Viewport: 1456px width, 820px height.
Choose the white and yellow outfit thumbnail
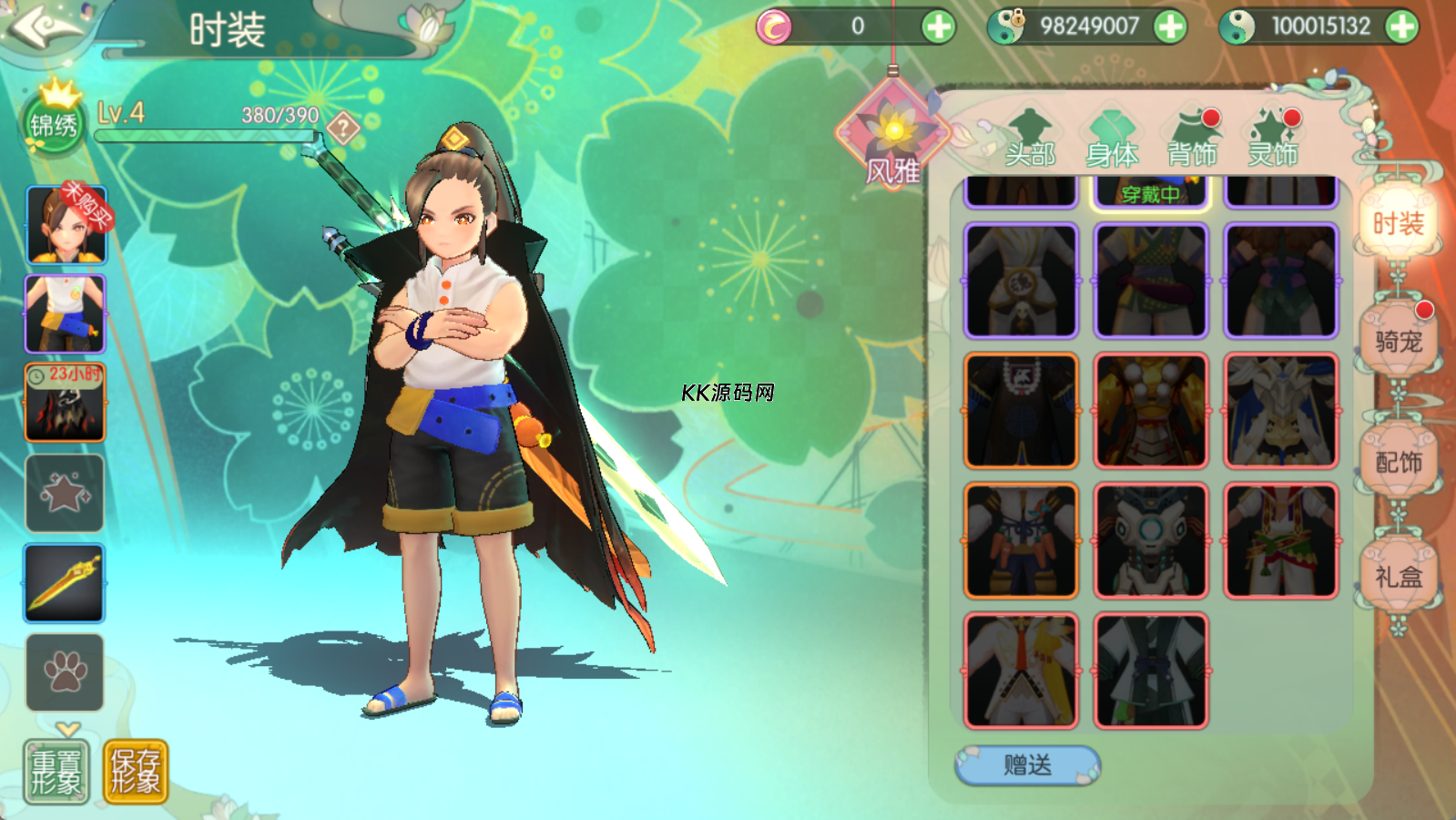pyautogui.click(x=1021, y=670)
